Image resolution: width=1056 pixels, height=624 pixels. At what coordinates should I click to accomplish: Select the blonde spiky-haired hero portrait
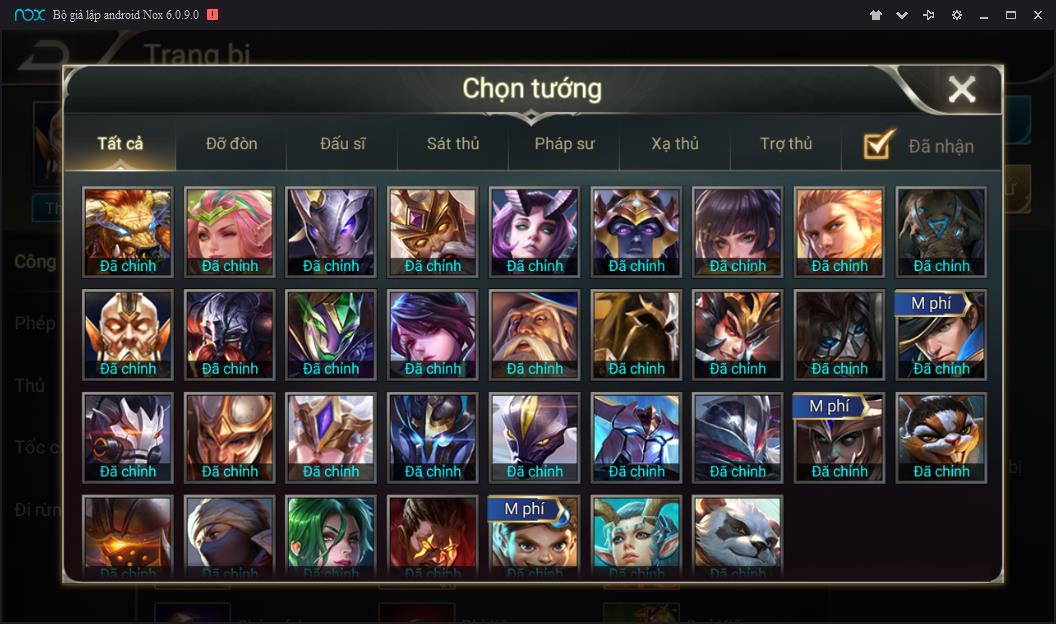(839, 231)
